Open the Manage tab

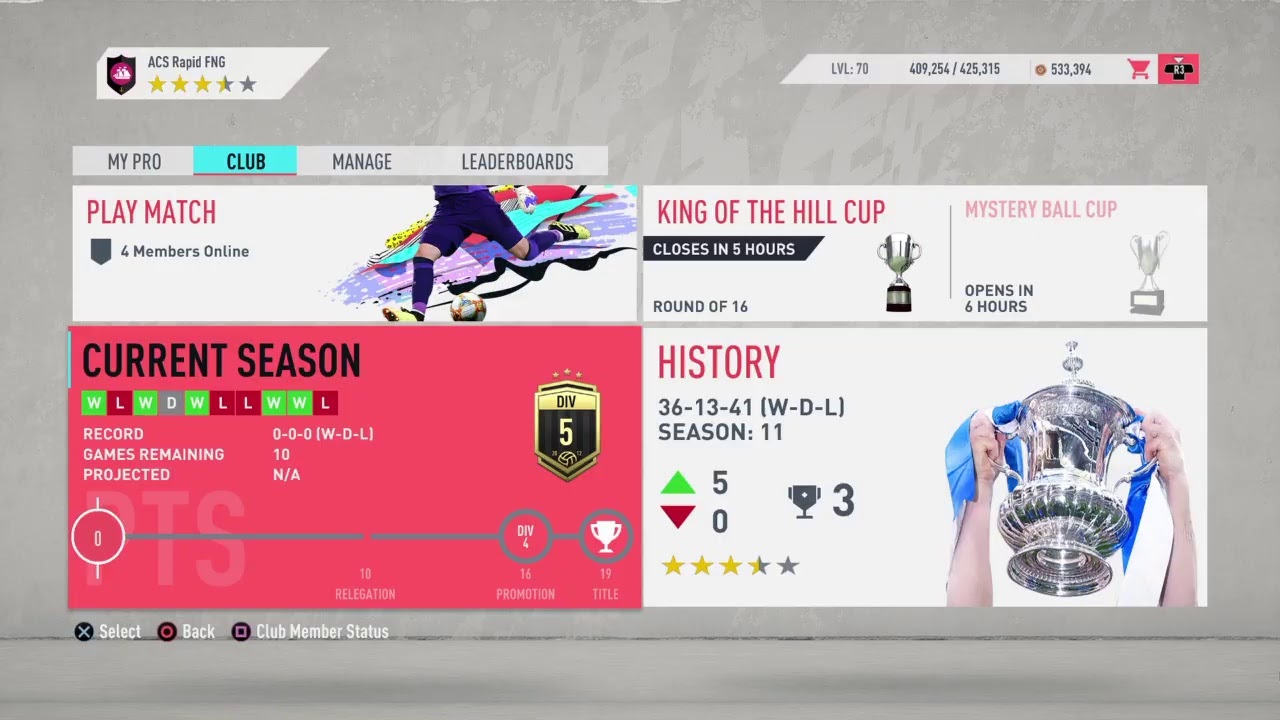coord(361,162)
